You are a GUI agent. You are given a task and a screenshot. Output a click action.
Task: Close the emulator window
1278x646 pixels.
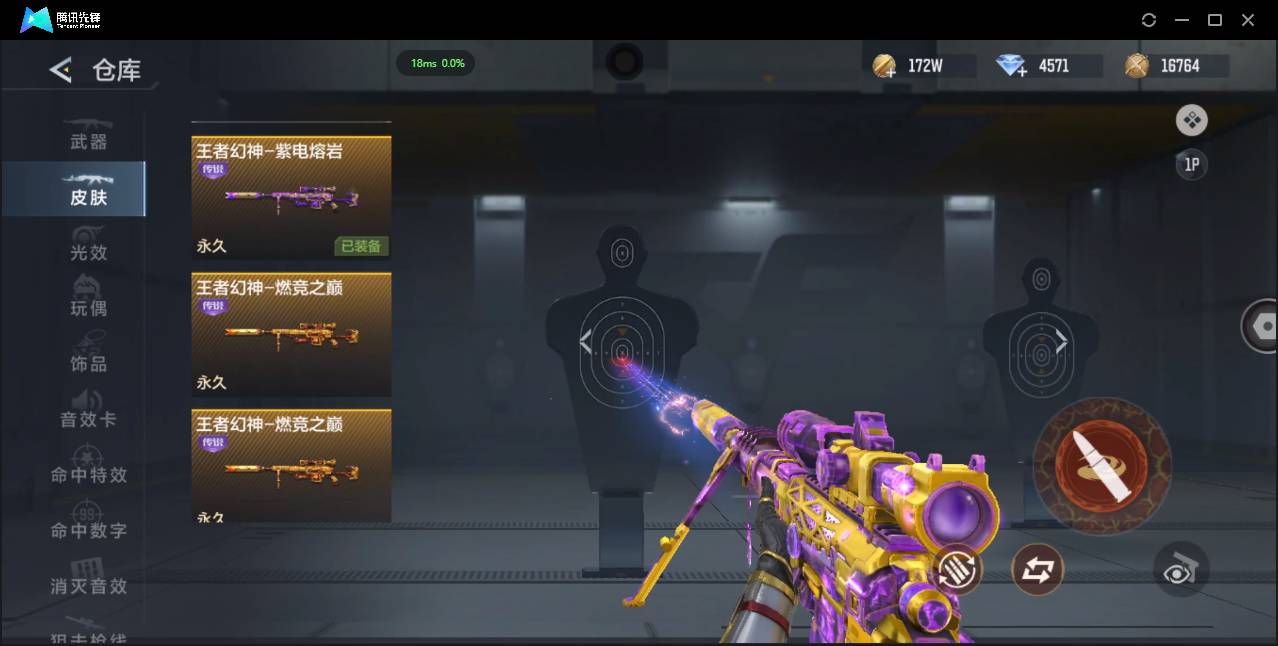coord(1248,20)
